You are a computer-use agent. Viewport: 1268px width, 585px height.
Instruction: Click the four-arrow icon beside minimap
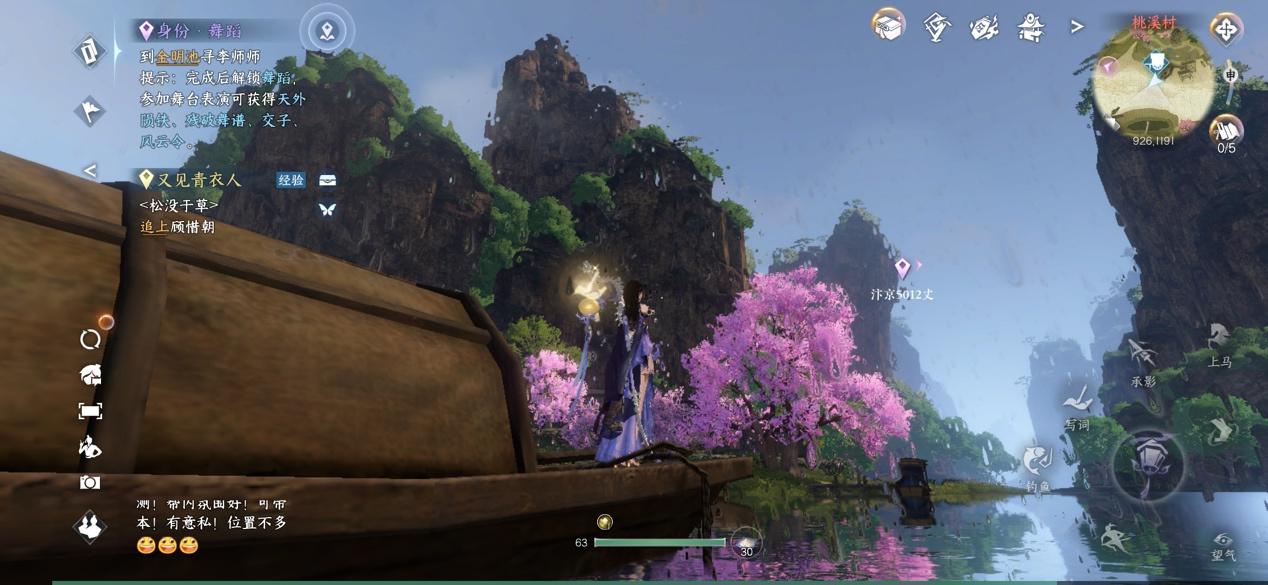[x=1226, y=29]
